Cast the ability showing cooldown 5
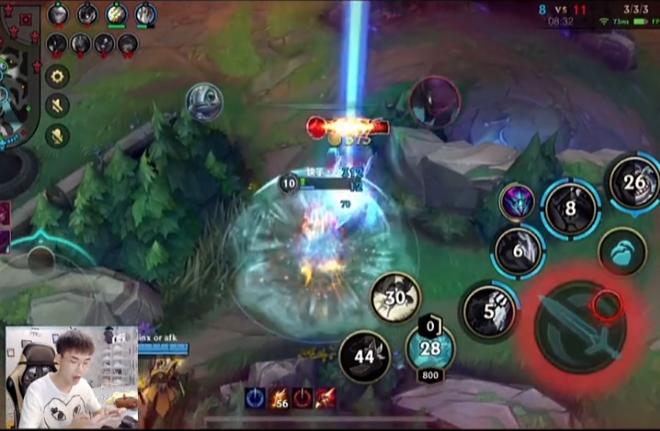Screen dimensions: 660x431 pos(489,310)
